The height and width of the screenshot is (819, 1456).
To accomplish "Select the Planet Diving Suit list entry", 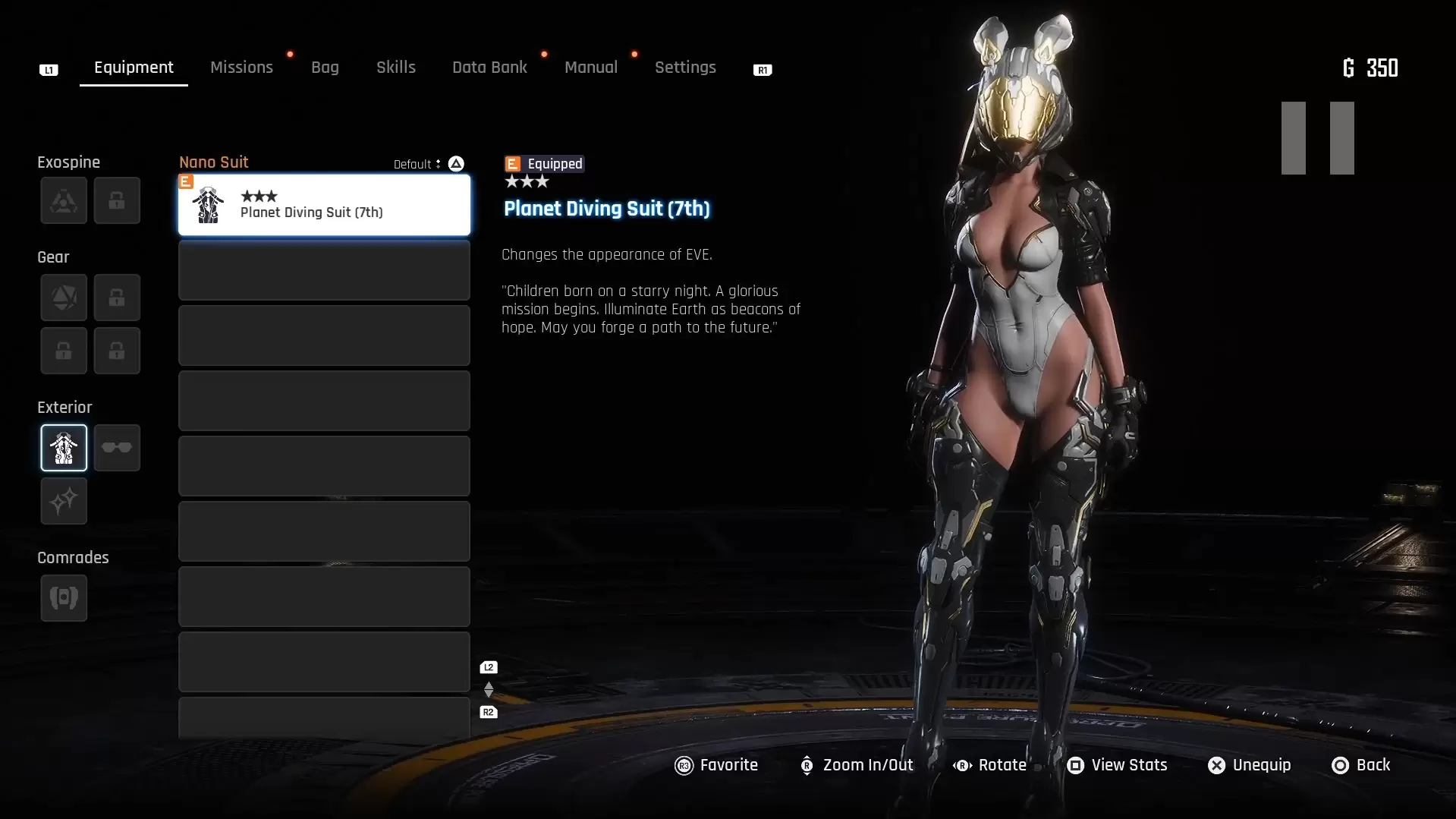I will pyautogui.click(x=322, y=205).
